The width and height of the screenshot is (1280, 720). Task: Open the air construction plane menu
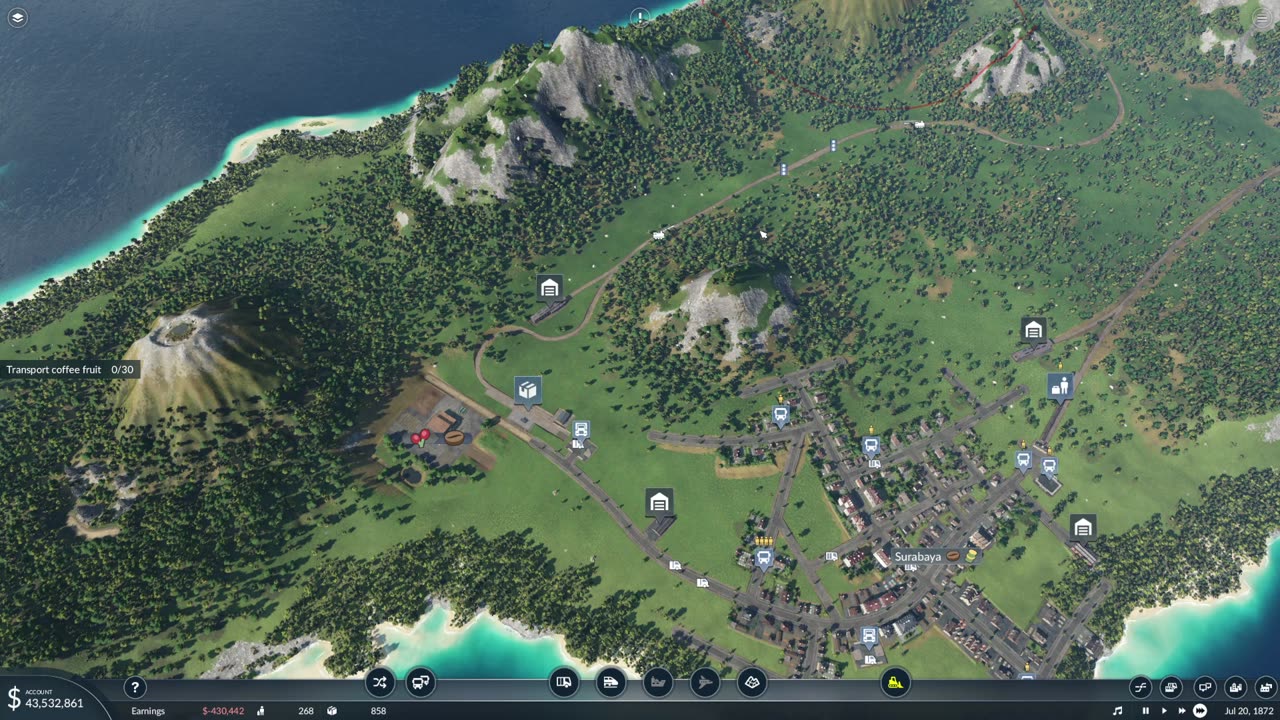pos(704,683)
